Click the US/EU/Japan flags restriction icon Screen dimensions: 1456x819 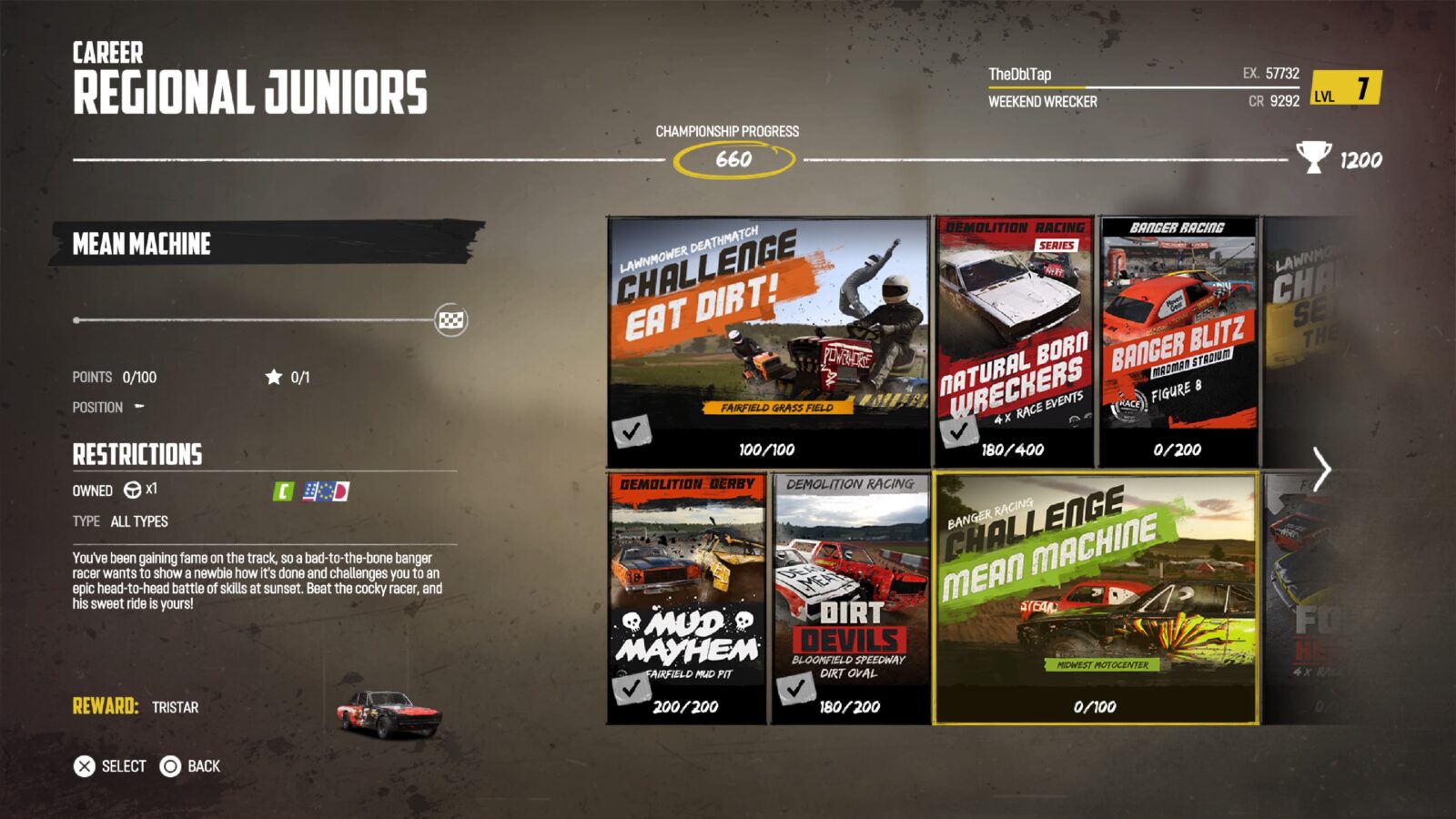[324, 490]
